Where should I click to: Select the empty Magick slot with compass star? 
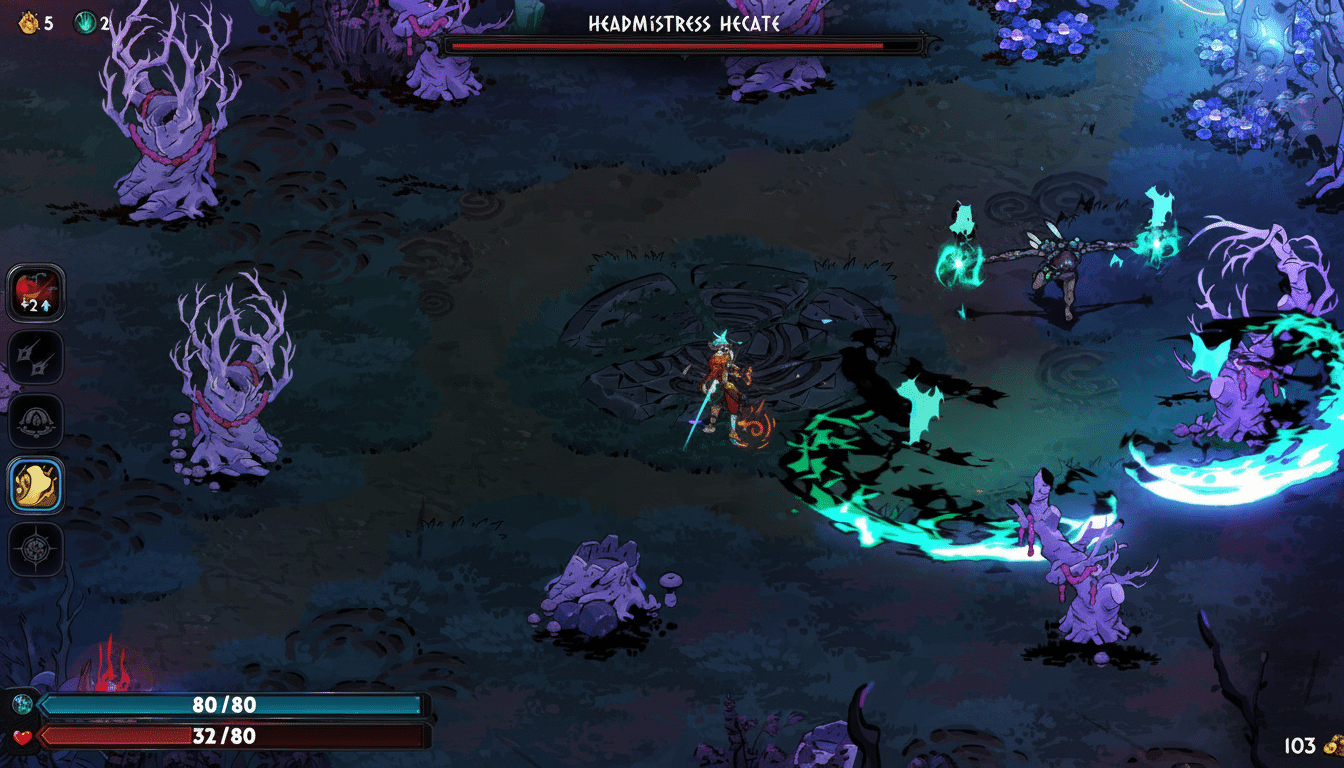(37, 549)
